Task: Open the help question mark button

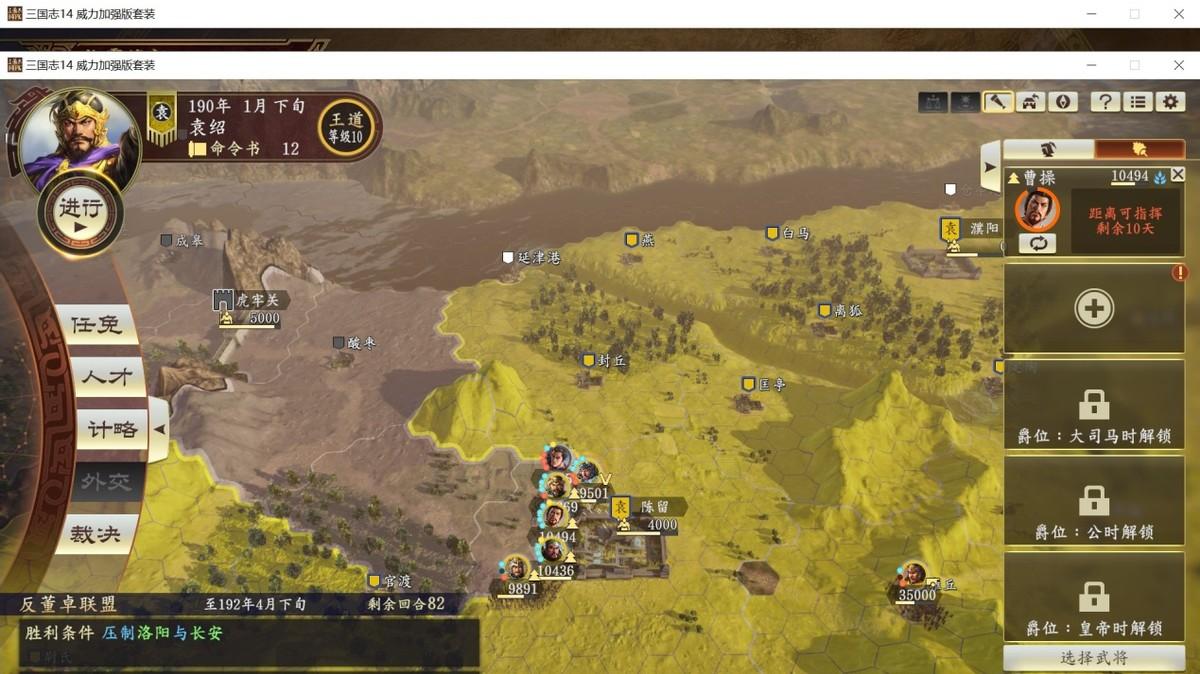Action: (x=1105, y=101)
